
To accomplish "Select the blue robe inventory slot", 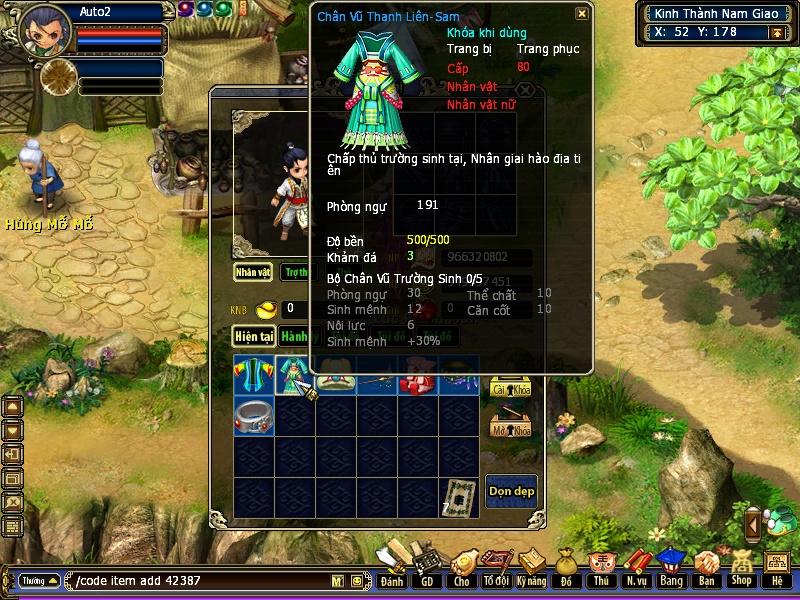I will pos(254,375).
